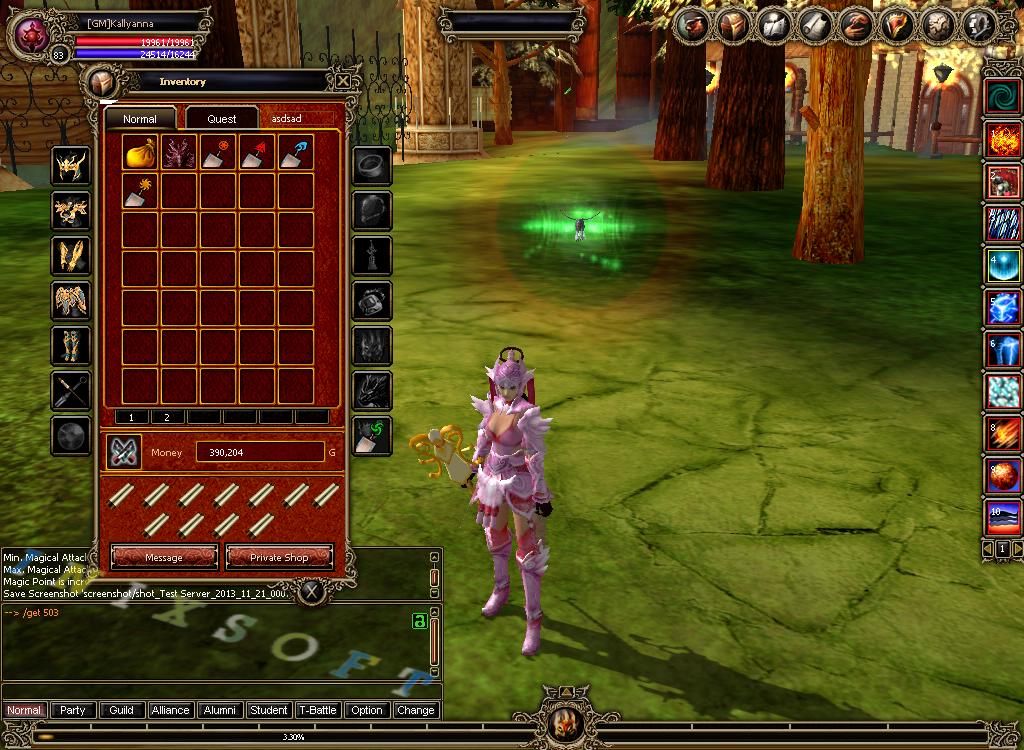The height and width of the screenshot is (750, 1024).
Task: Activate the fiery planet skill in slot 9
Action: 1003,477
